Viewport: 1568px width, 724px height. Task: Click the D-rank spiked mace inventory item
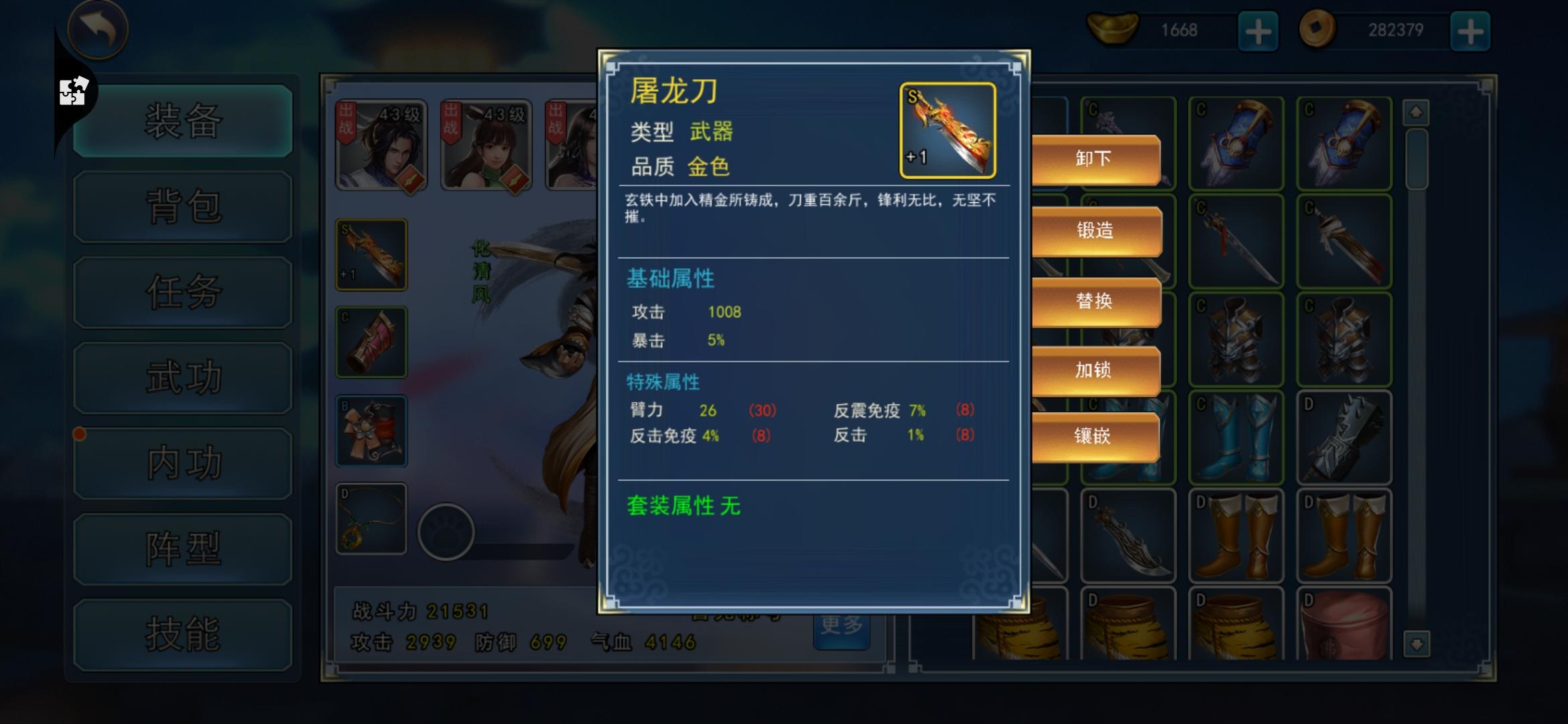point(1345,436)
